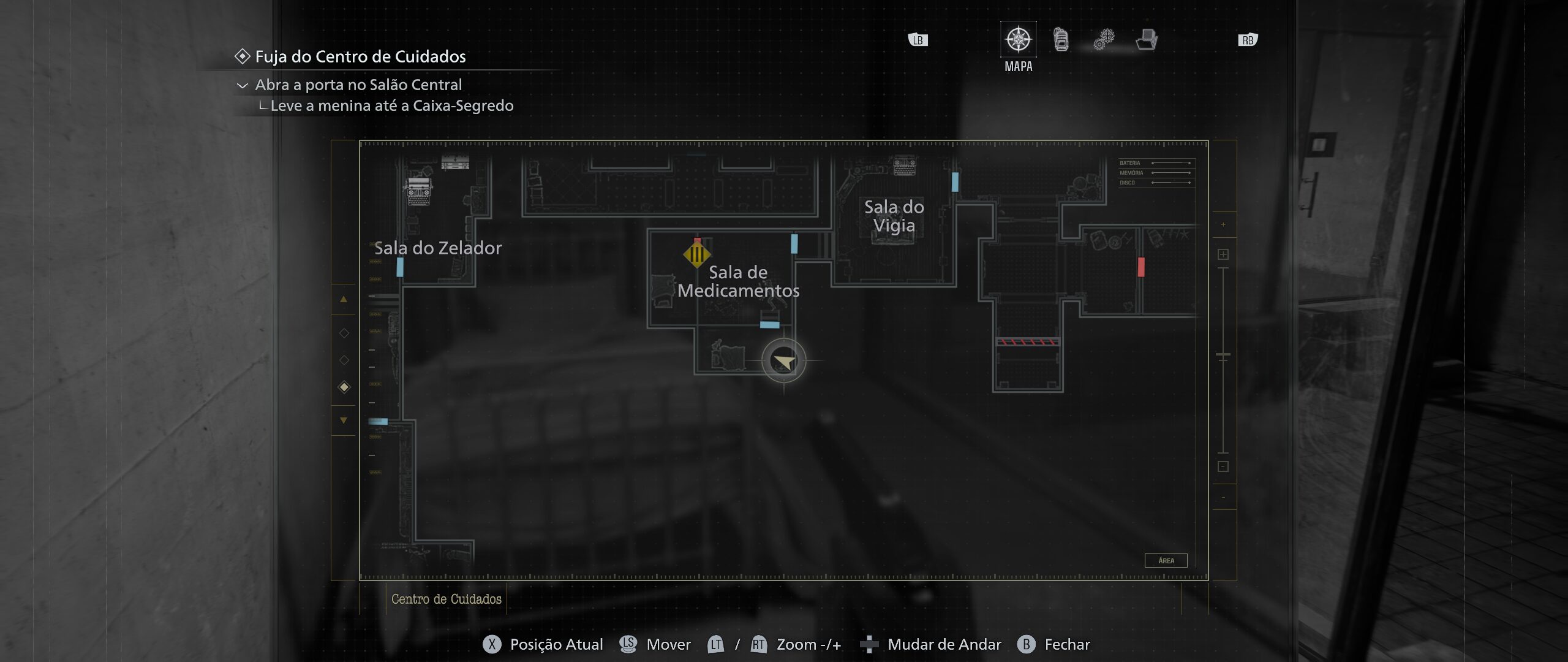Select the highlighted current floor diamond
Viewport: 1568px width, 662px height.
point(344,387)
